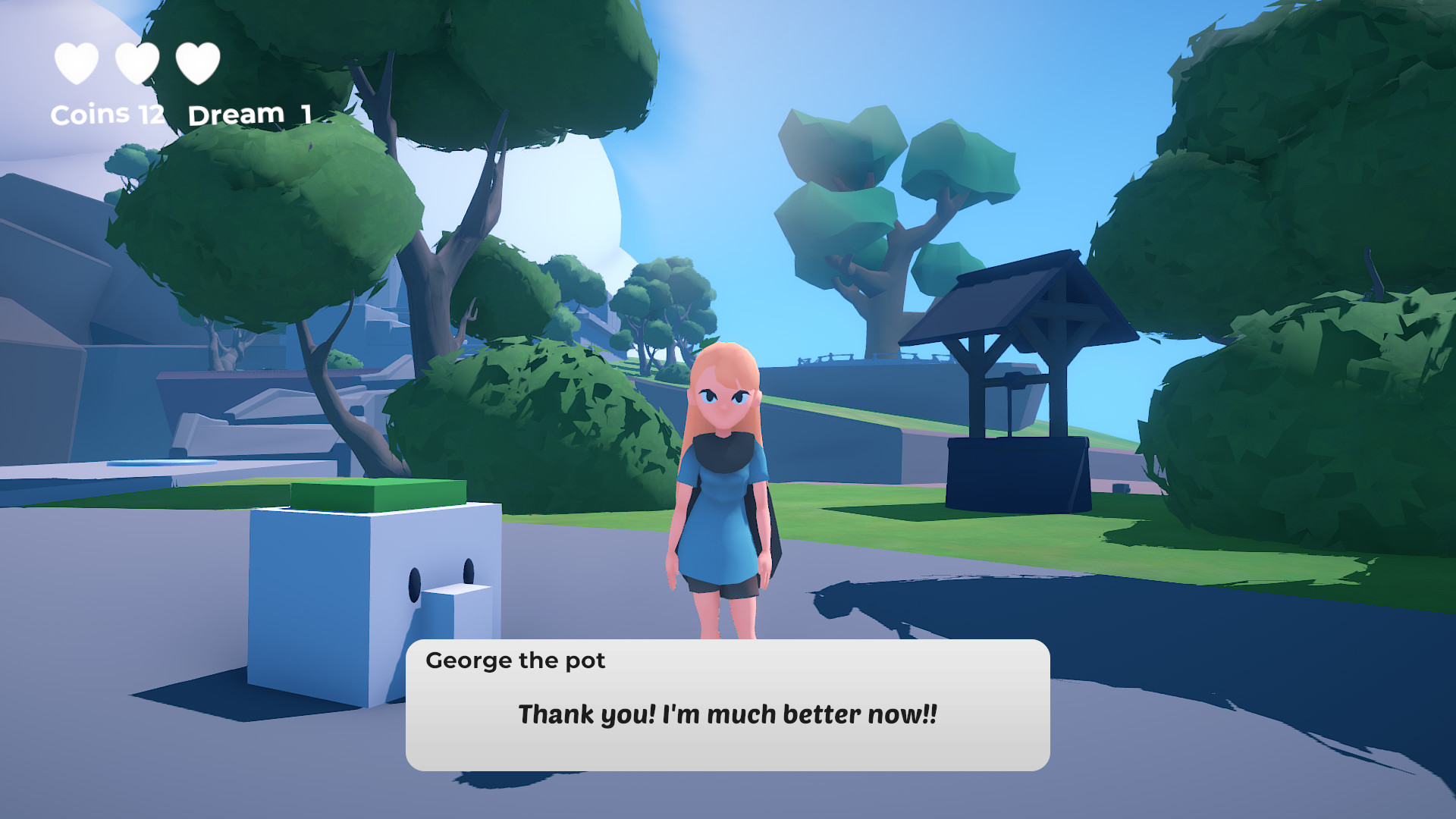This screenshot has width=1456, height=819.
Task: Select the George the pot name label
Action: click(x=516, y=661)
